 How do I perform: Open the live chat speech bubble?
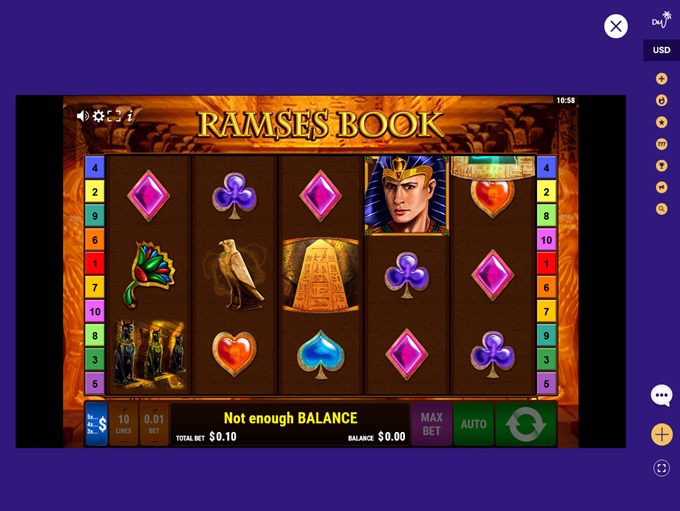(x=661, y=395)
